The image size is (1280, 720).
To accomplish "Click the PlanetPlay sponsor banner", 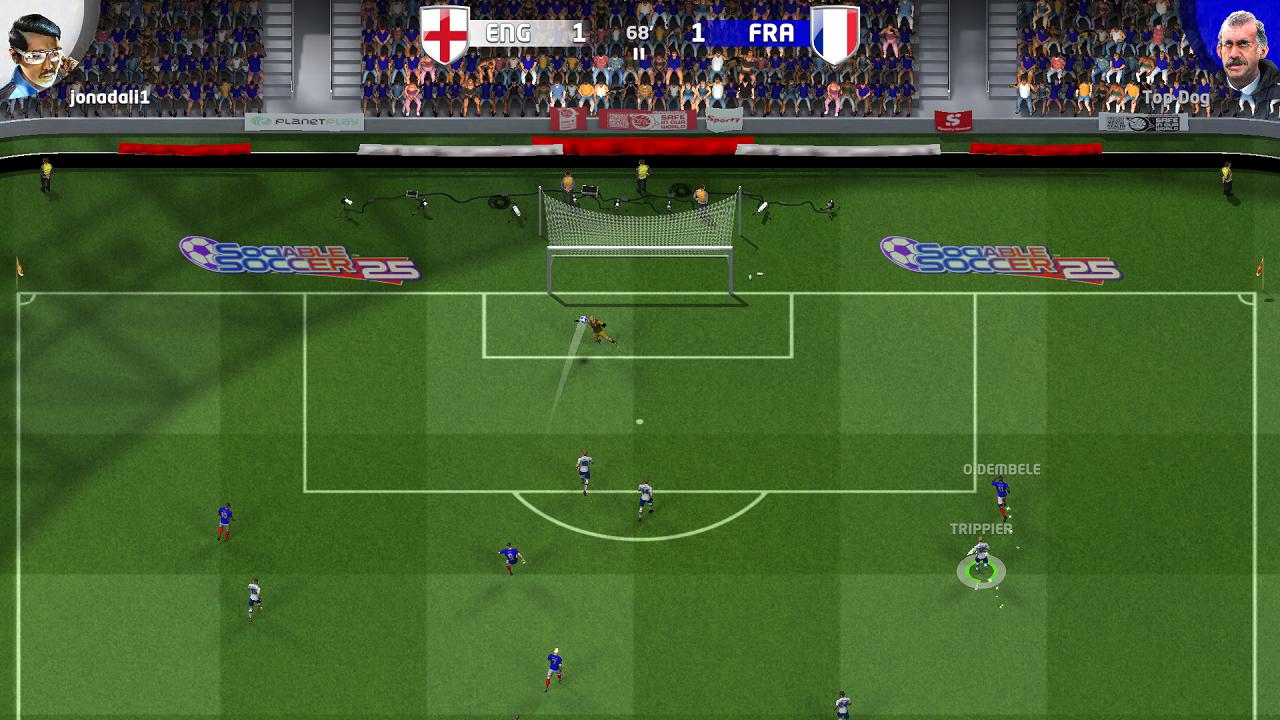I will (x=300, y=120).
